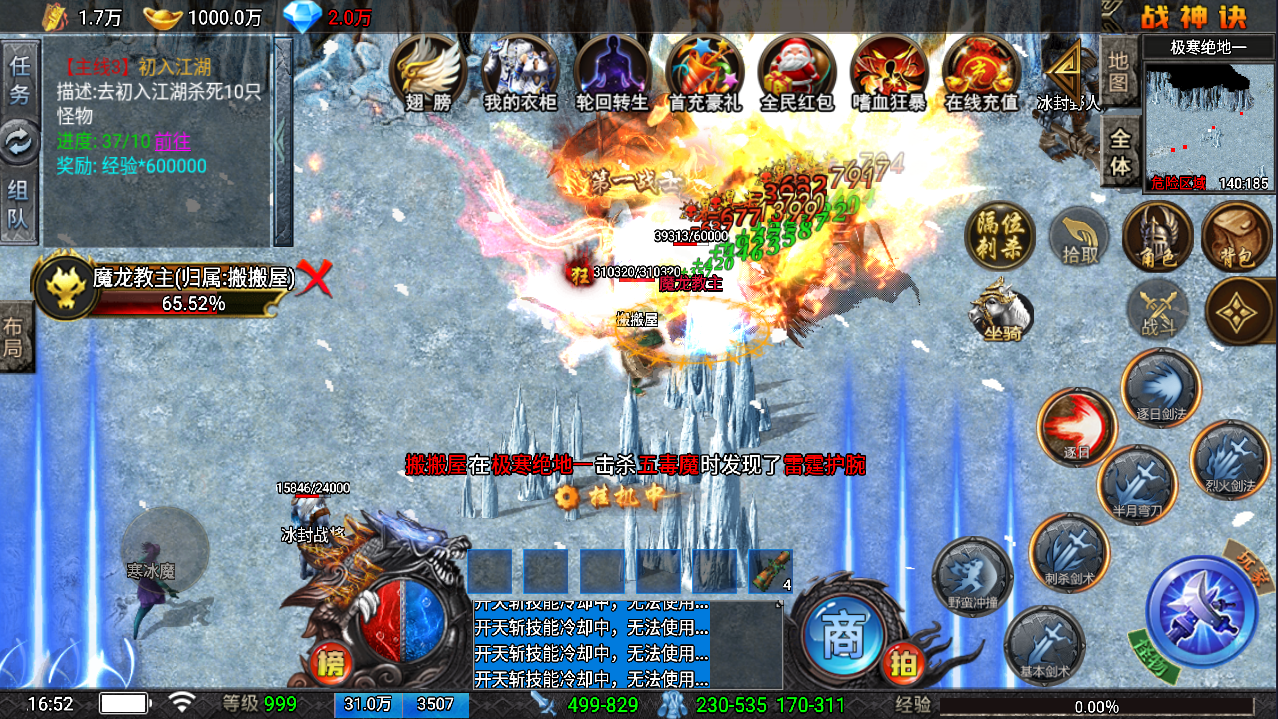Use the 野蛮冲撞 charge skill
The image size is (1278, 719).
click(x=972, y=577)
